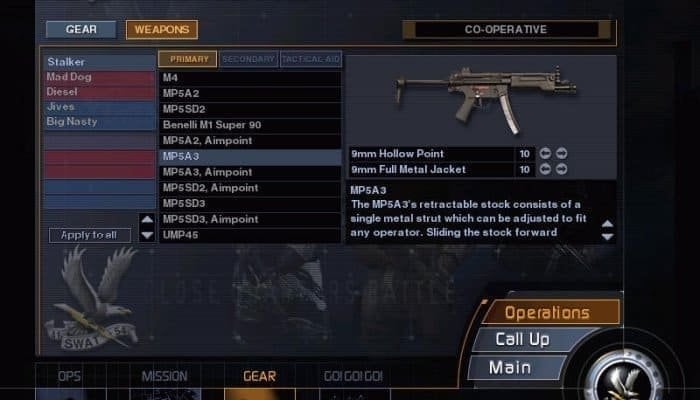Switch to the GEAR tab at top
The image size is (700, 400).
click(x=81, y=30)
